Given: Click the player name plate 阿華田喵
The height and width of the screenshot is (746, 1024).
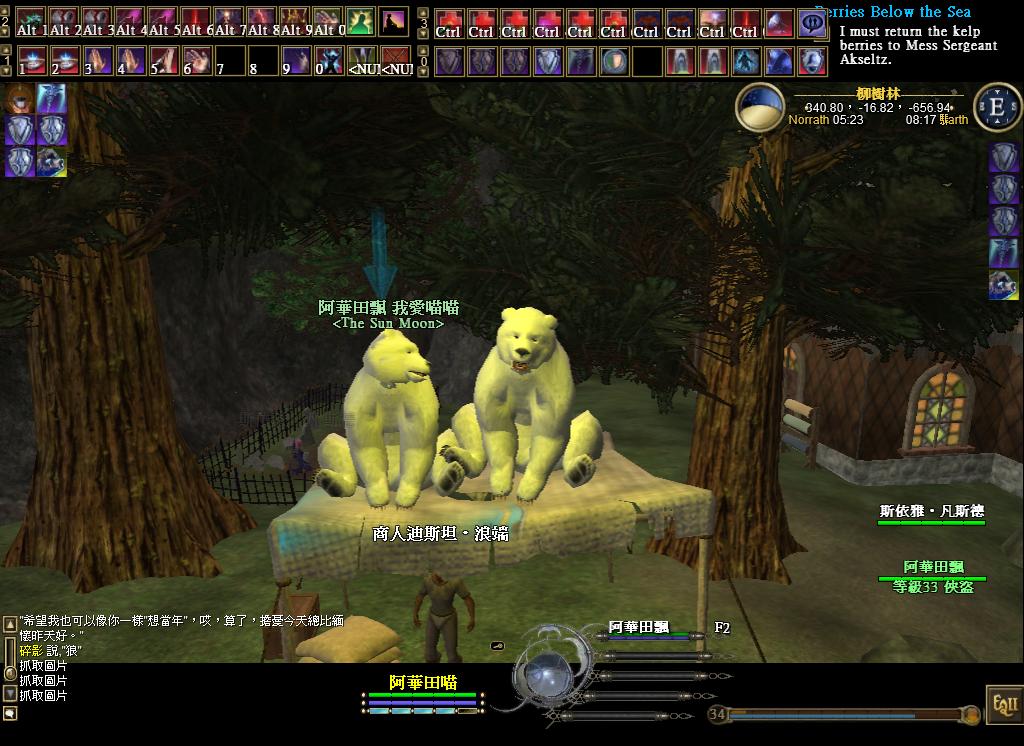Looking at the screenshot, I should pos(422,683).
